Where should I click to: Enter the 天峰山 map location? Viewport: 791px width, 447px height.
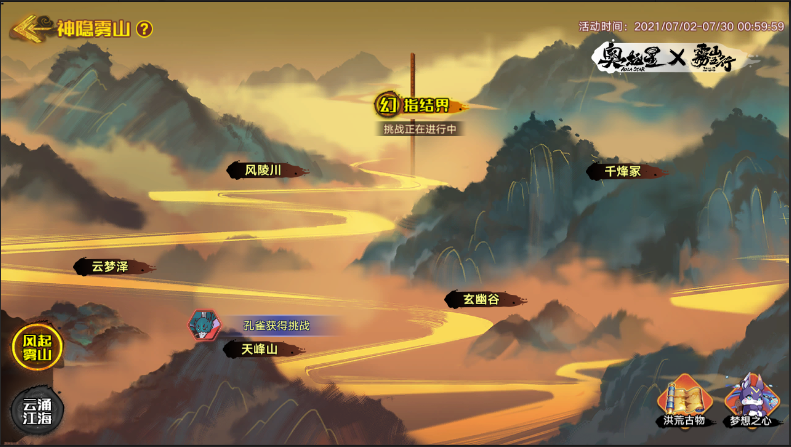coord(259,349)
